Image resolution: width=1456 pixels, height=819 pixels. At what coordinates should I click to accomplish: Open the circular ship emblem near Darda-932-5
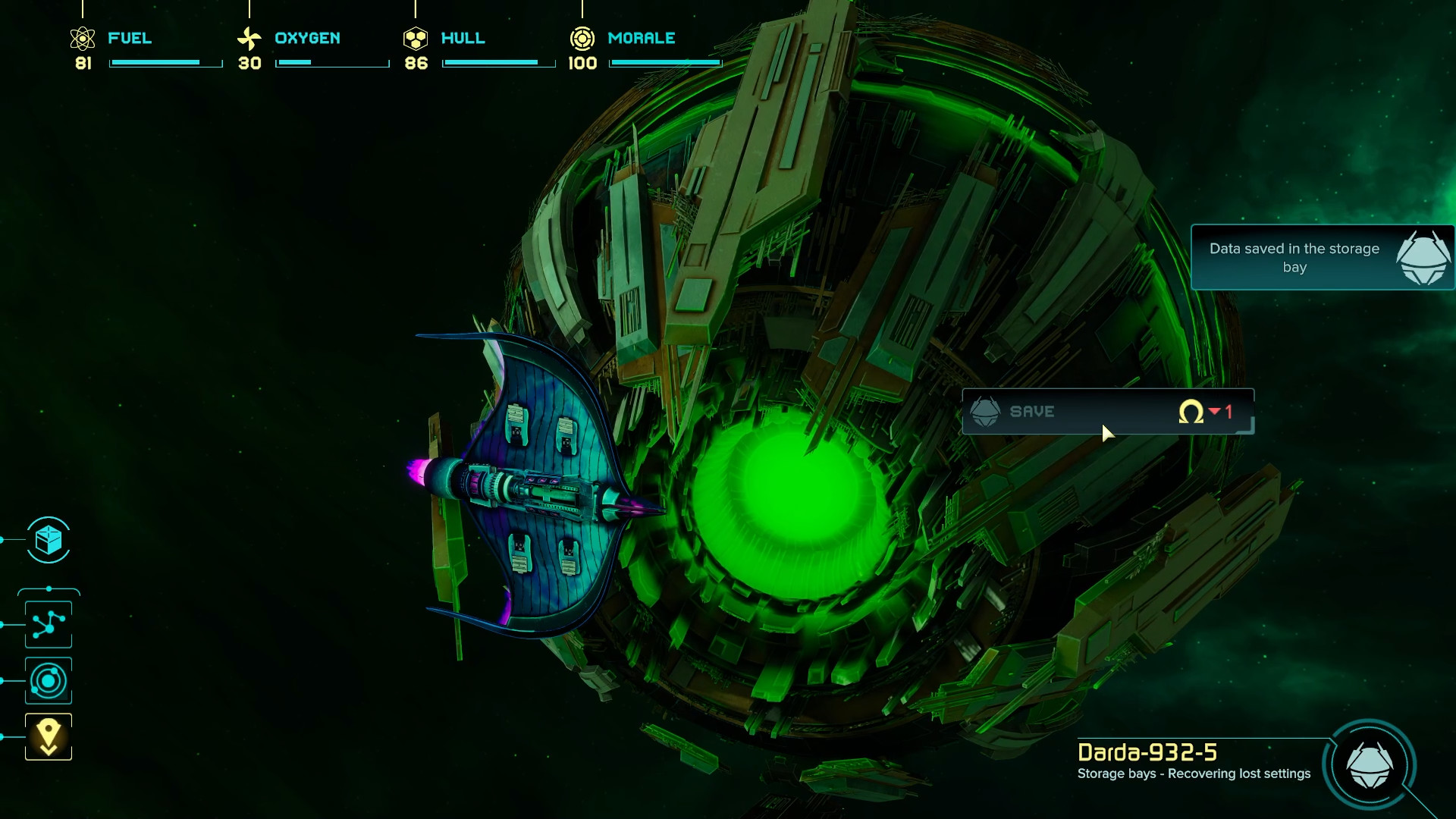click(x=1371, y=767)
